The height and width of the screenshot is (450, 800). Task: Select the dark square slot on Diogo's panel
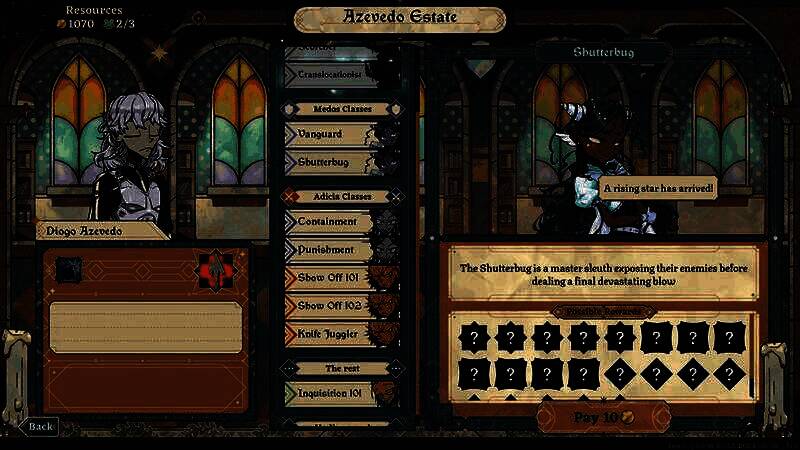(68, 268)
